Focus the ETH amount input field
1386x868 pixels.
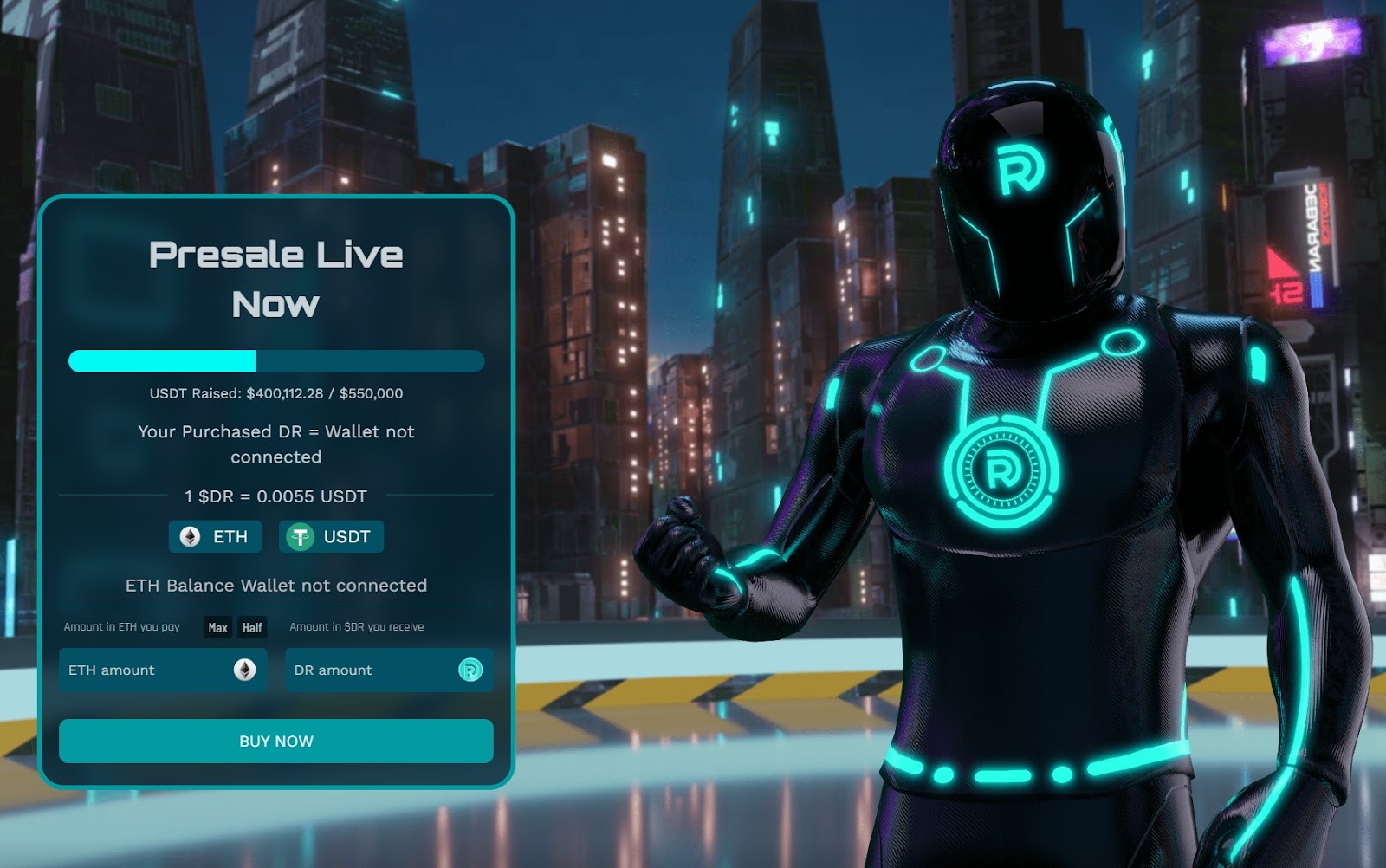147,670
